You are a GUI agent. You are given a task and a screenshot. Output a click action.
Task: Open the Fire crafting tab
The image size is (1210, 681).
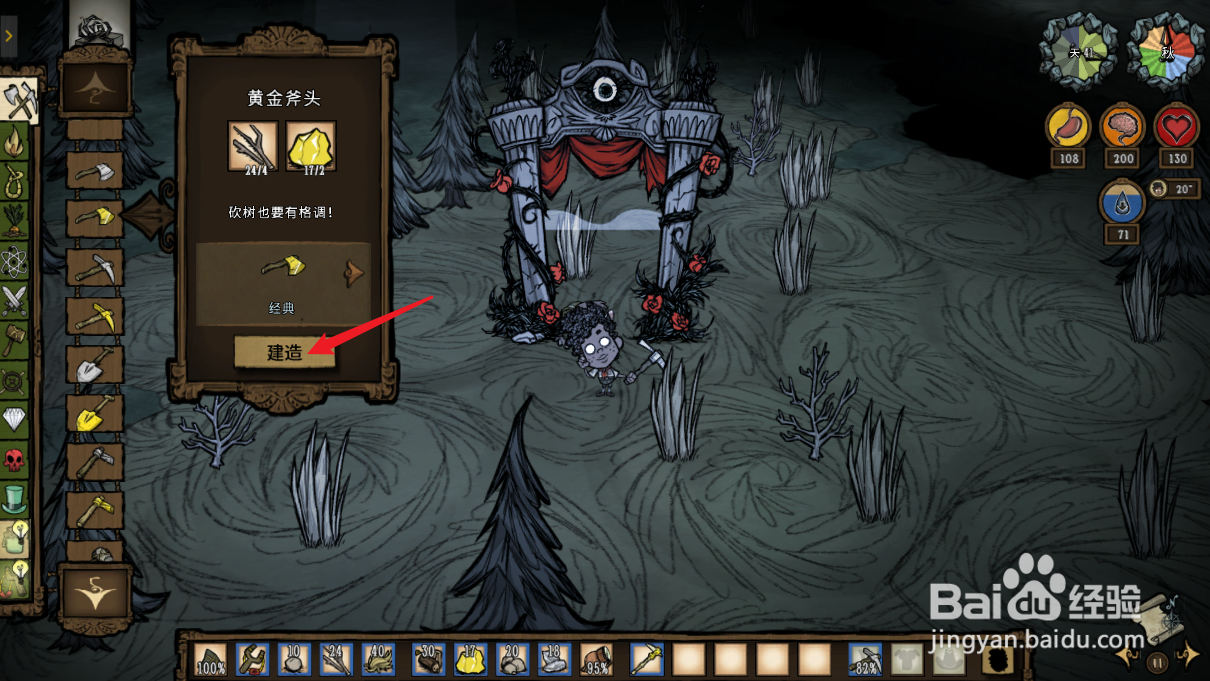[16, 142]
